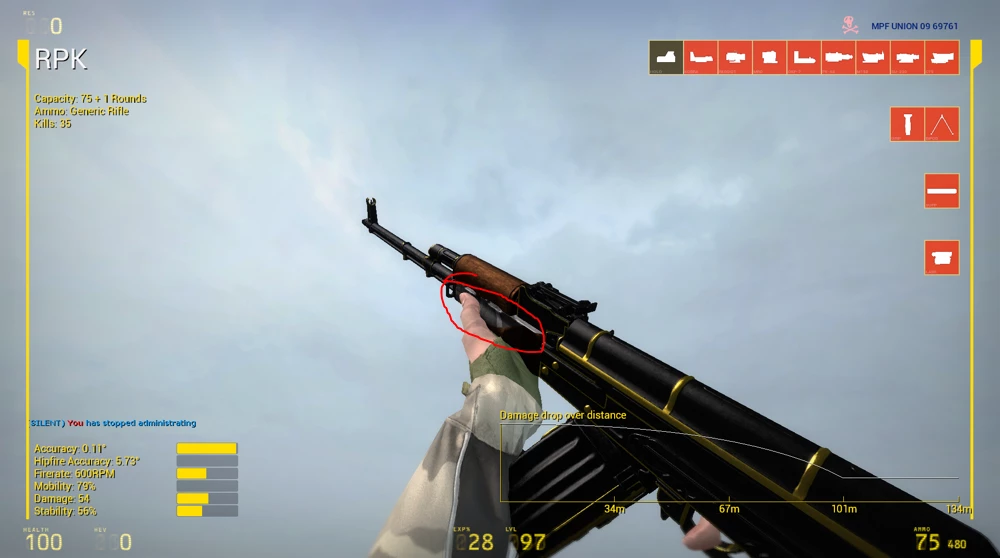The height and width of the screenshot is (558, 1000).
Task: Pick the PK-AS sight attachment
Action: coord(838,57)
